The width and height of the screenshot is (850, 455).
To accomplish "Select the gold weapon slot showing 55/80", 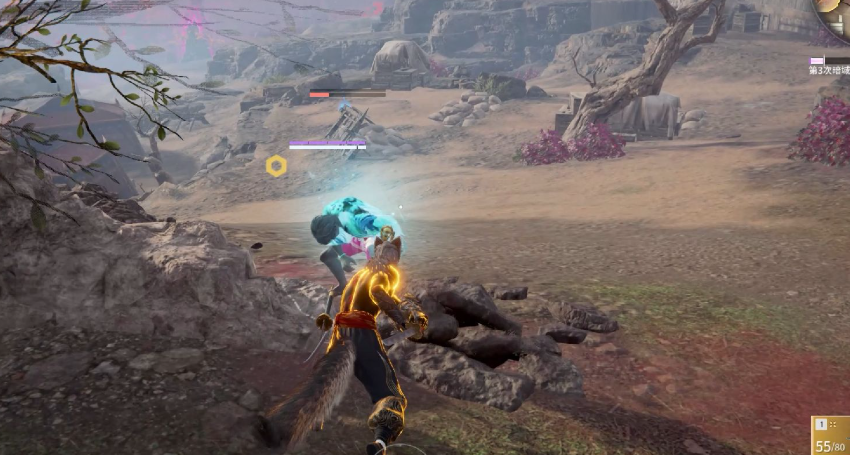I will tap(830, 435).
